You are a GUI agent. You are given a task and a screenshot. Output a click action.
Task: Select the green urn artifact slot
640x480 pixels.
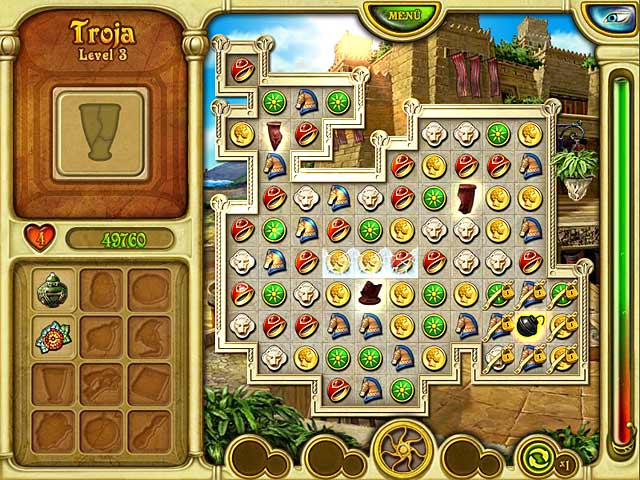pyautogui.click(x=52, y=290)
